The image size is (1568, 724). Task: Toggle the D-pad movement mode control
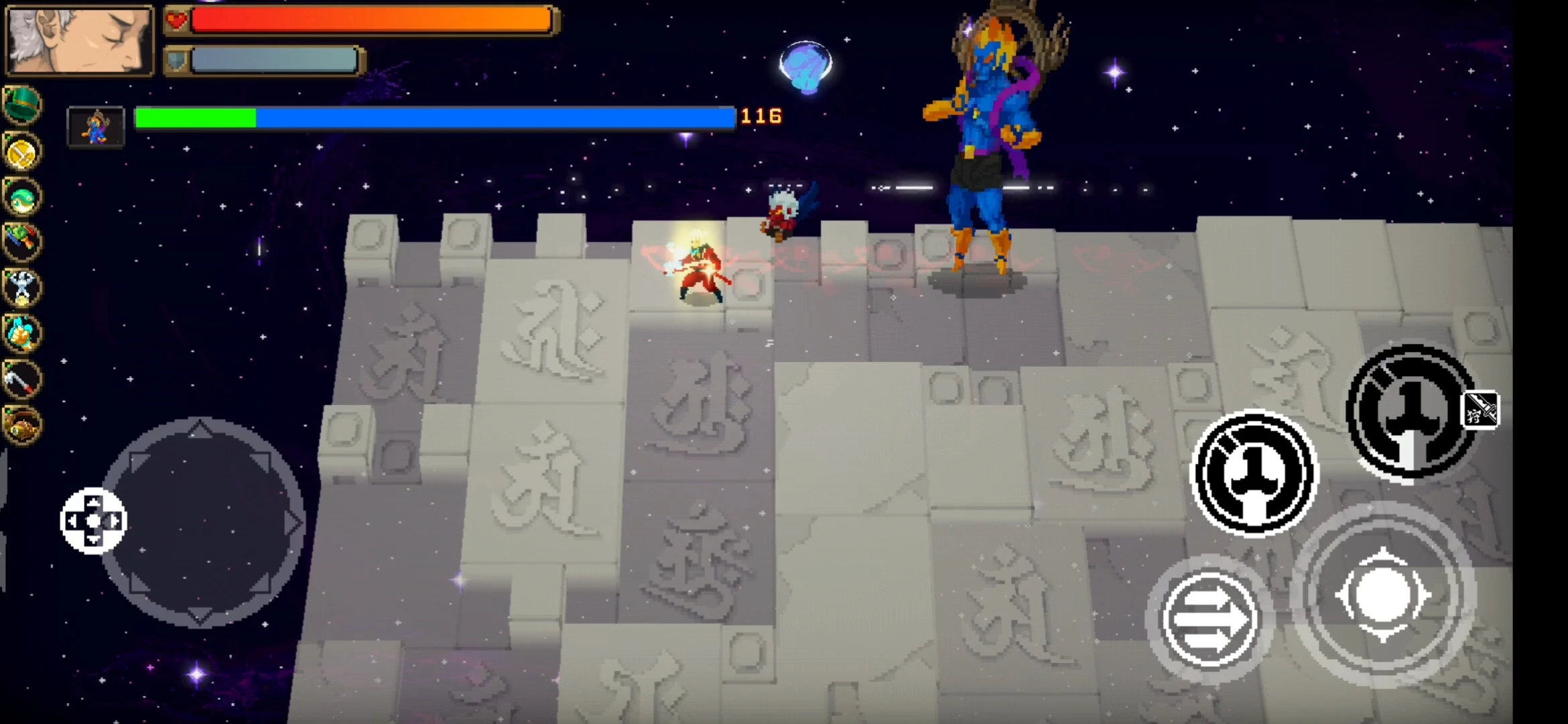tap(94, 520)
